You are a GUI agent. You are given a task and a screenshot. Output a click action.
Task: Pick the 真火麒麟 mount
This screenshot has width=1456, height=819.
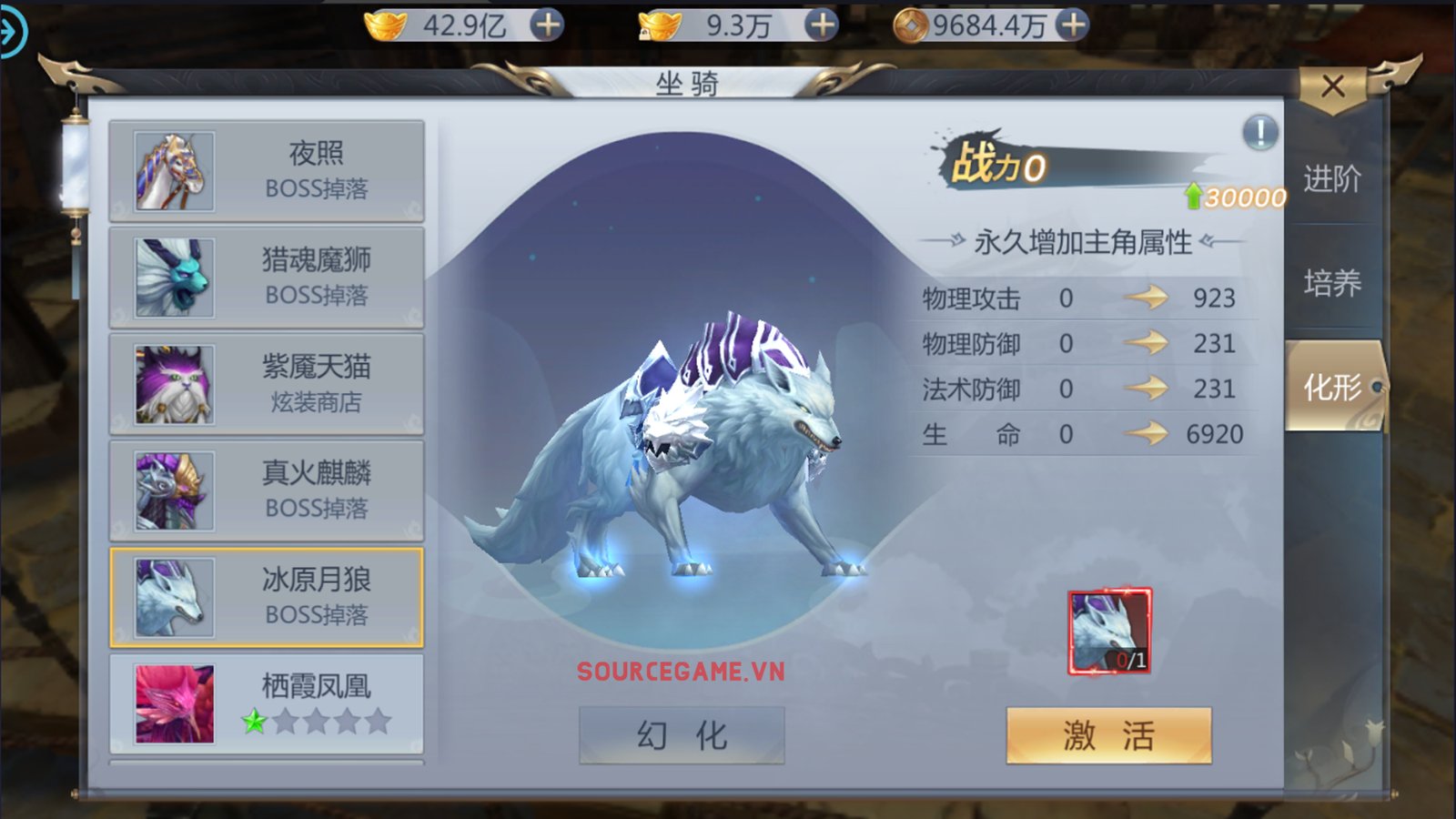[267, 490]
